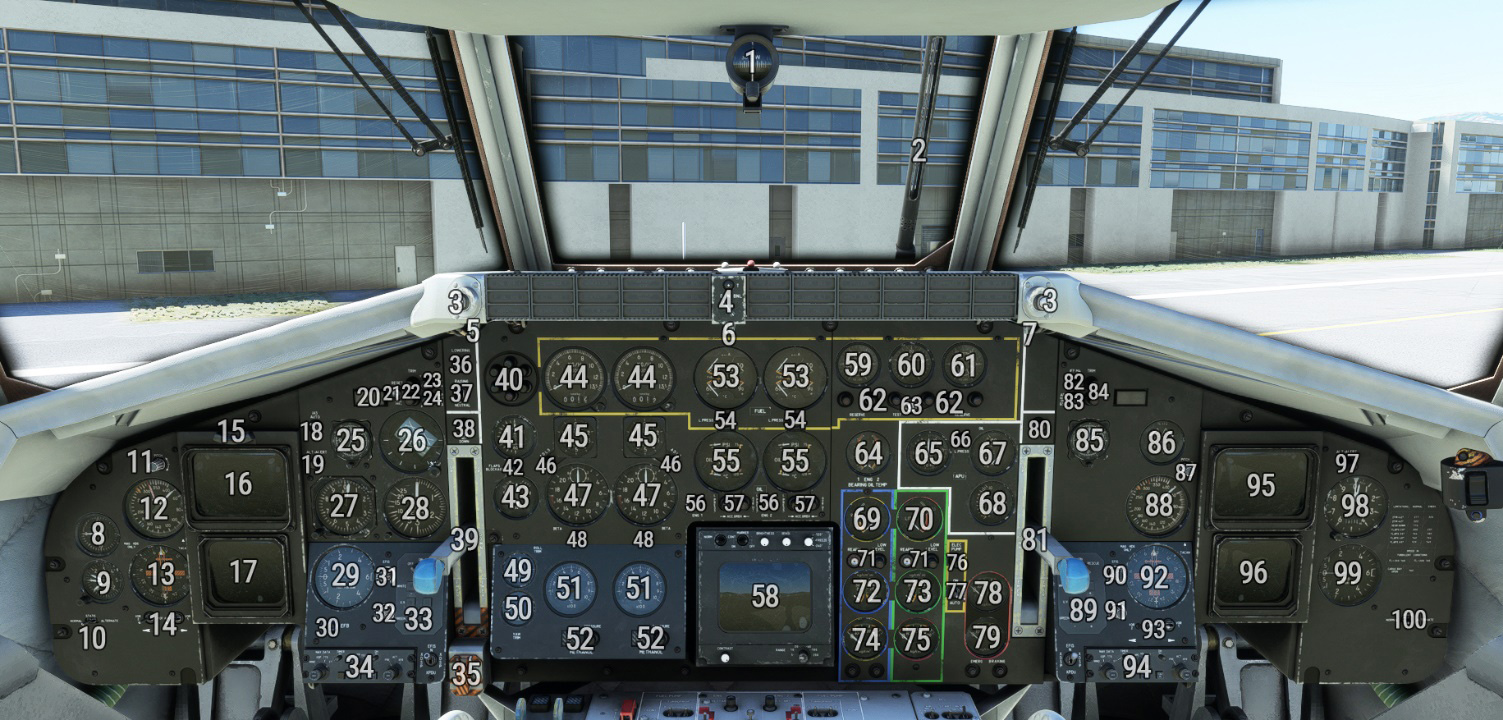Click the left control panel numbered 34
1503x720 pixels.
(360, 666)
